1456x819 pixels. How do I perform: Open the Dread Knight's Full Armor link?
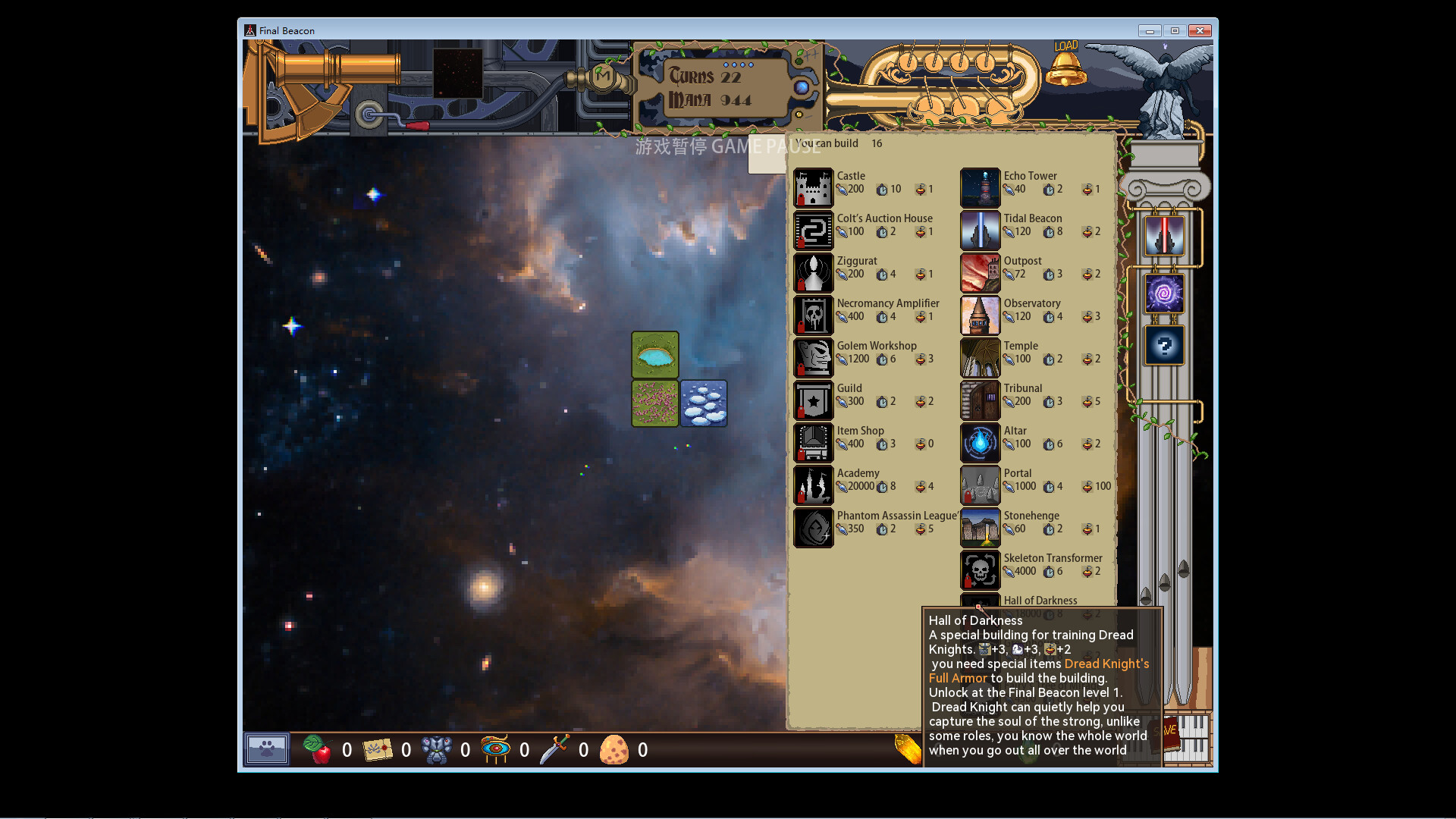(x=1106, y=664)
